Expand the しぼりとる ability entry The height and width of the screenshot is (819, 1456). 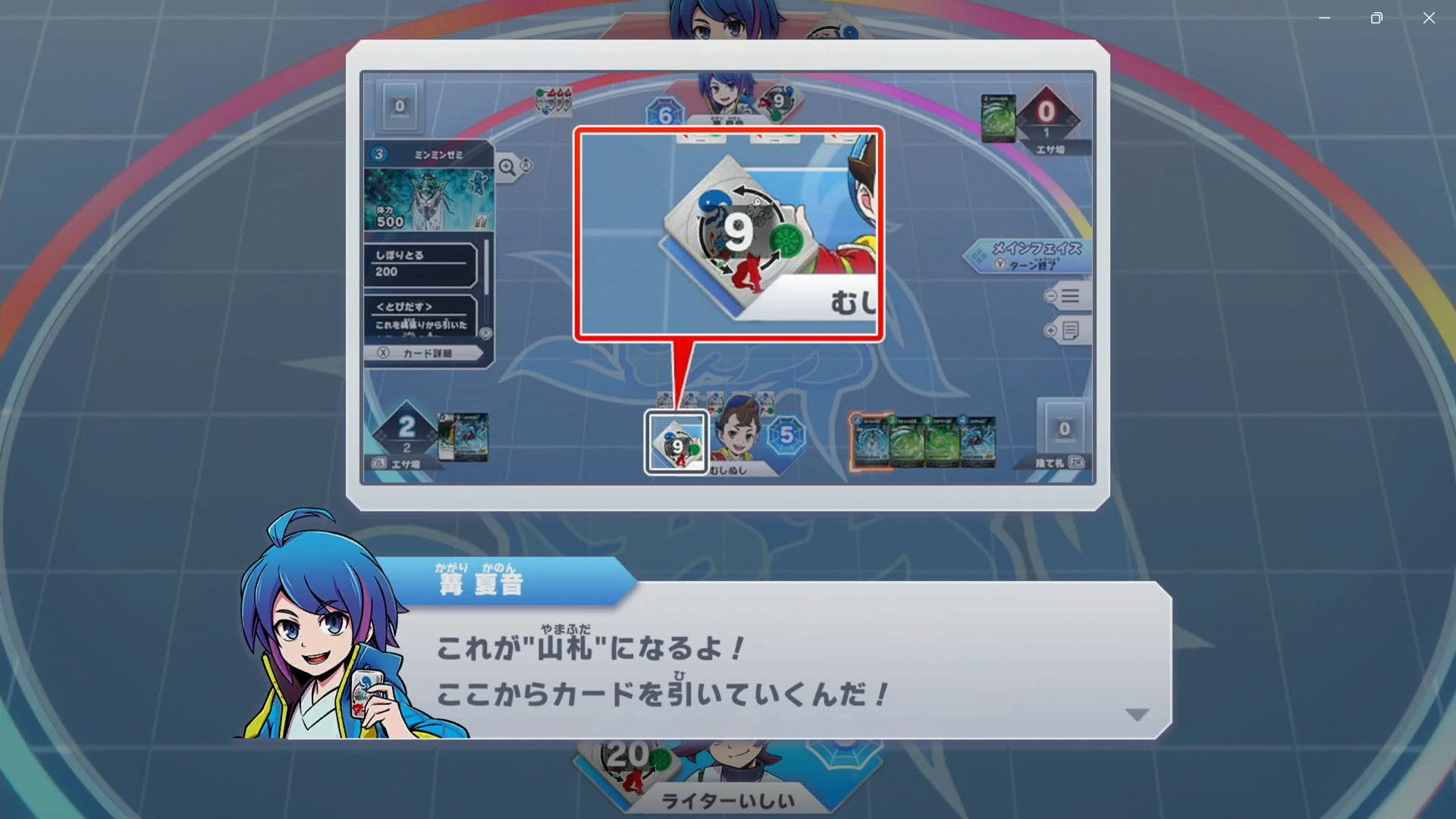(x=421, y=265)
